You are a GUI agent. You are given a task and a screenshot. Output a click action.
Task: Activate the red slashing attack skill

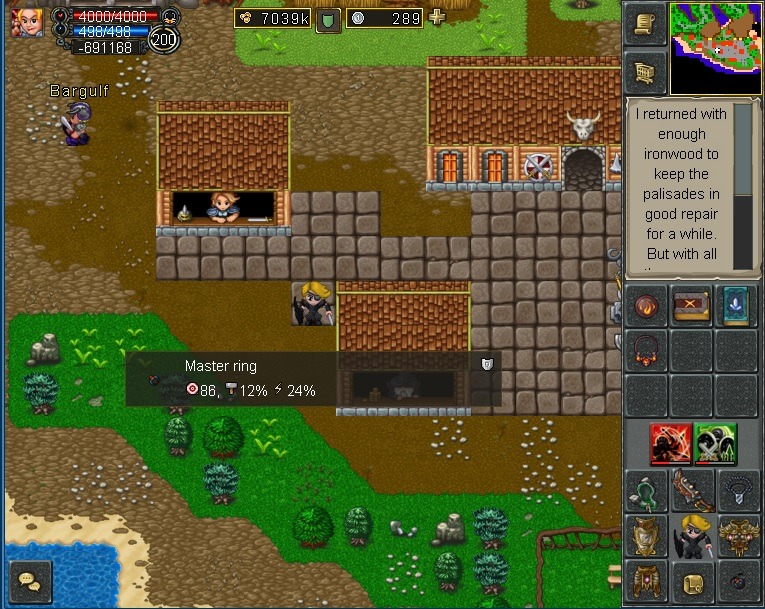670,444
